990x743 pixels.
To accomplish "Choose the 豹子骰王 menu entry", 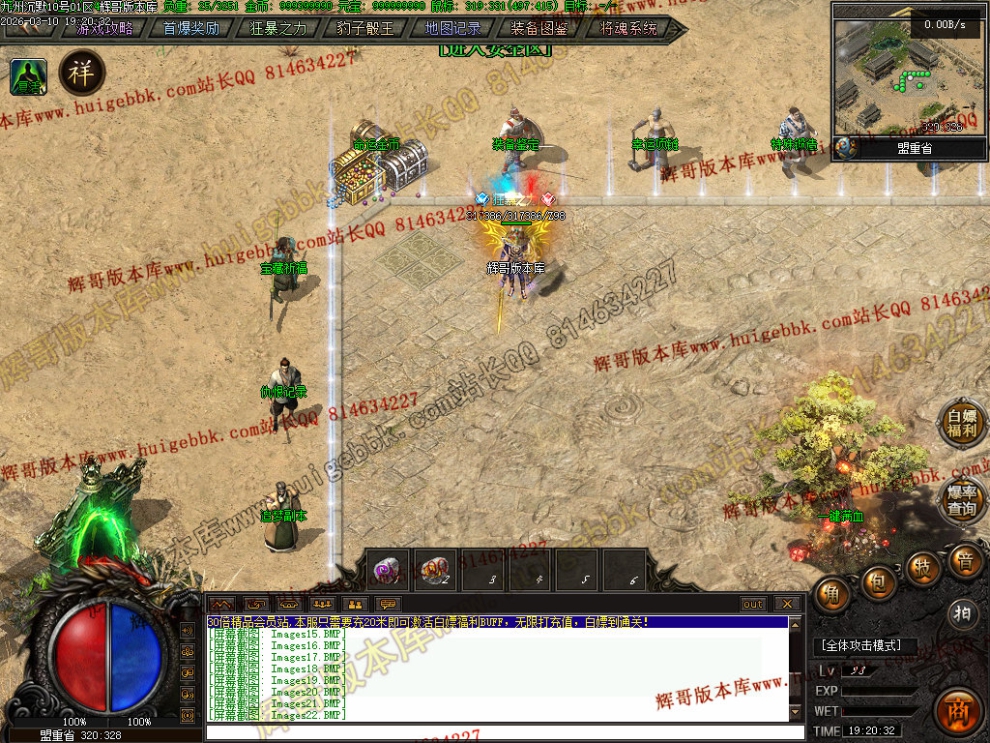I will click(x=365, y=29).
